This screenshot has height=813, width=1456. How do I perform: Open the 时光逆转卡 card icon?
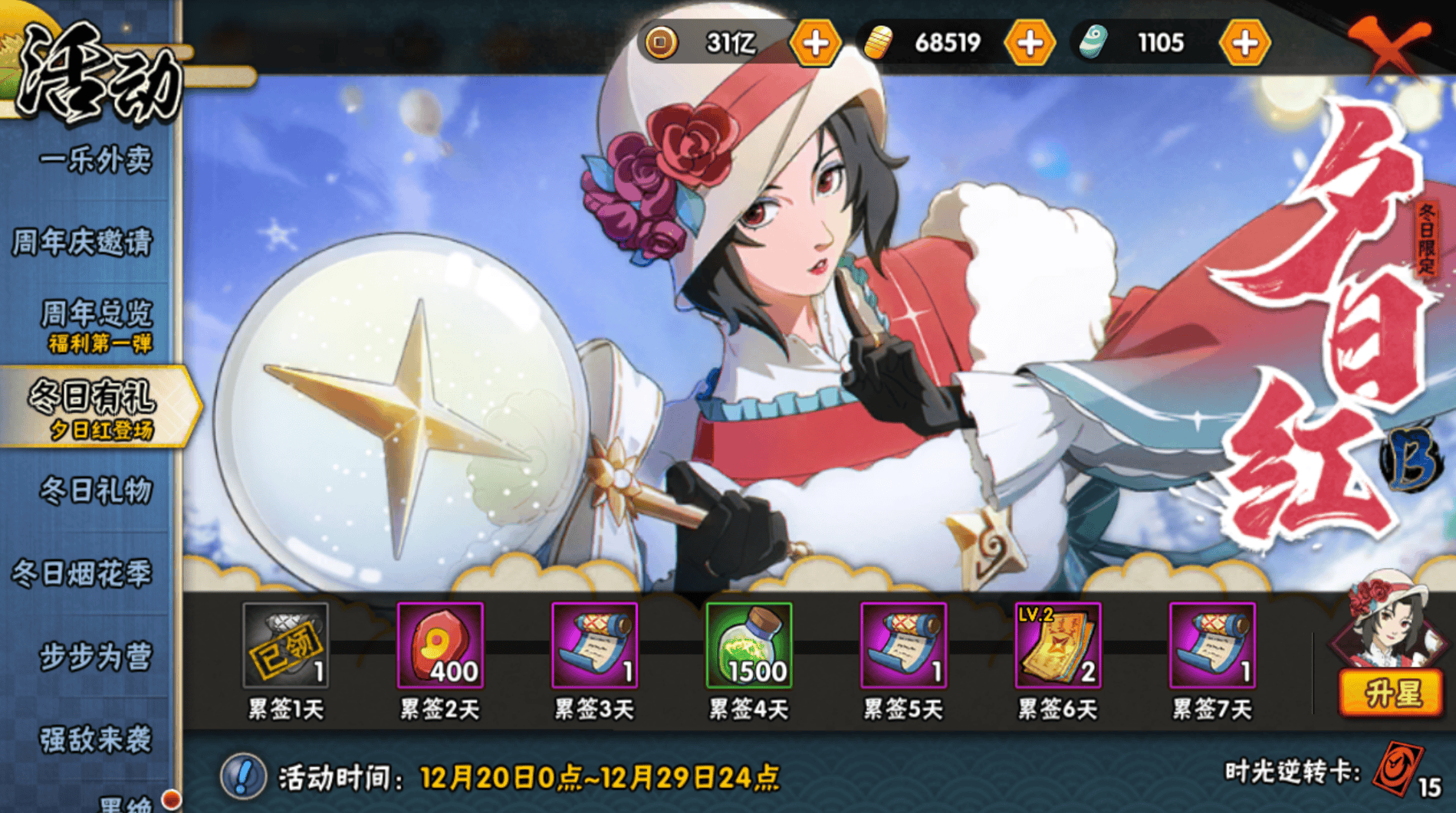coord(1397,769)
